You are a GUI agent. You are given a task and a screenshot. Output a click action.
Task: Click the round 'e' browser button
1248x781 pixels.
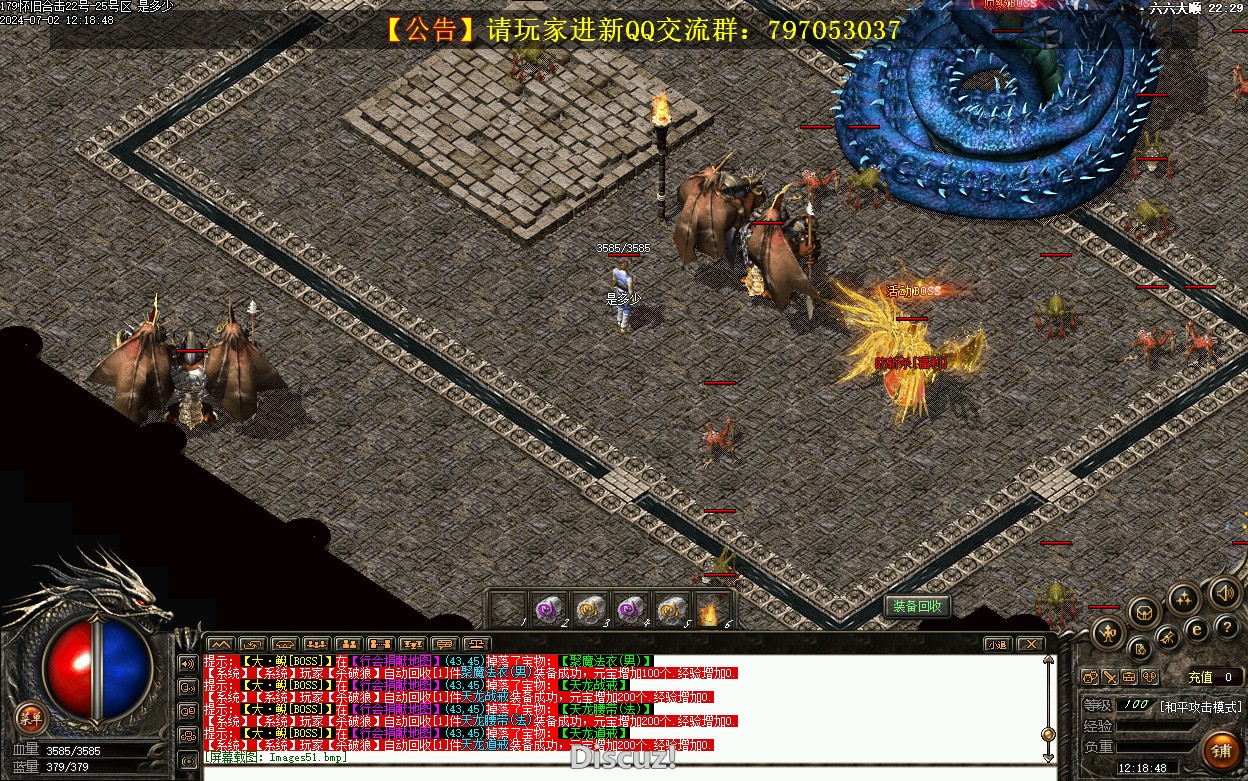pos(1196,629)
